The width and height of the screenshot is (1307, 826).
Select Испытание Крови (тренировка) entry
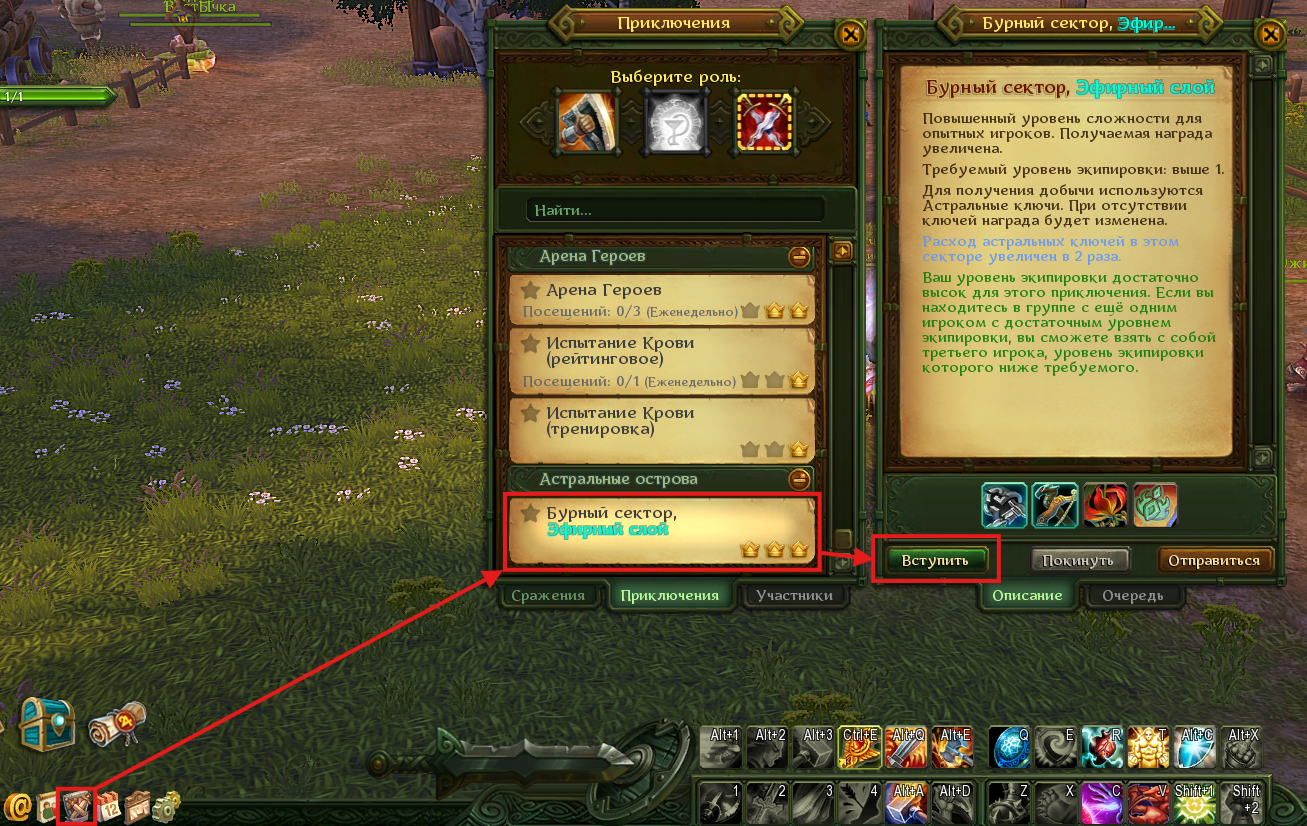pyautogui.click(x=661, y=429)
